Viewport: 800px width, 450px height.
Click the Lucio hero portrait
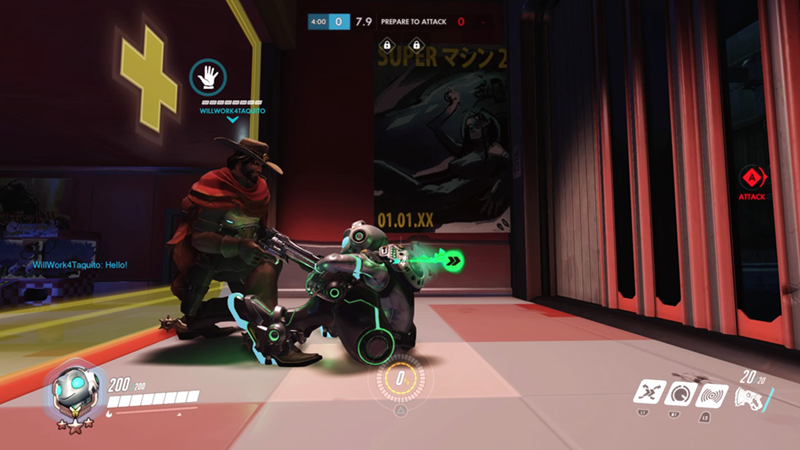[x=73, y=391]
